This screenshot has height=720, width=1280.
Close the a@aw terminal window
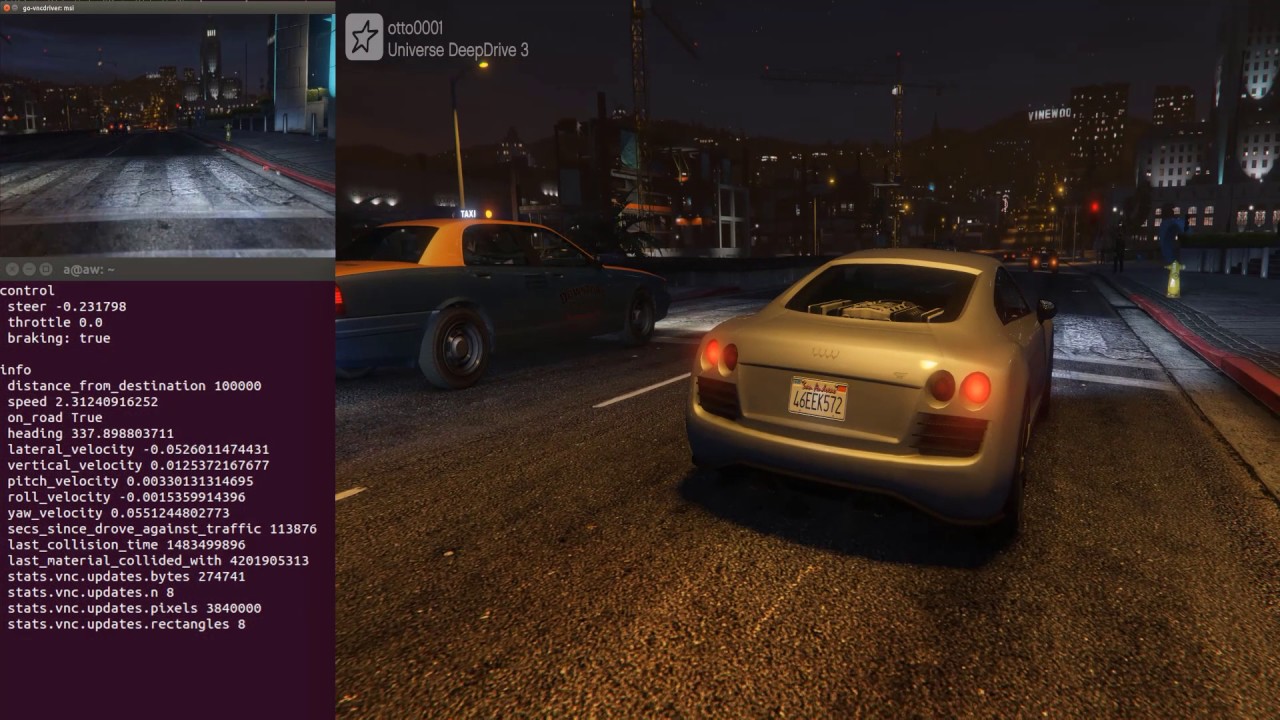click(11, 269)
